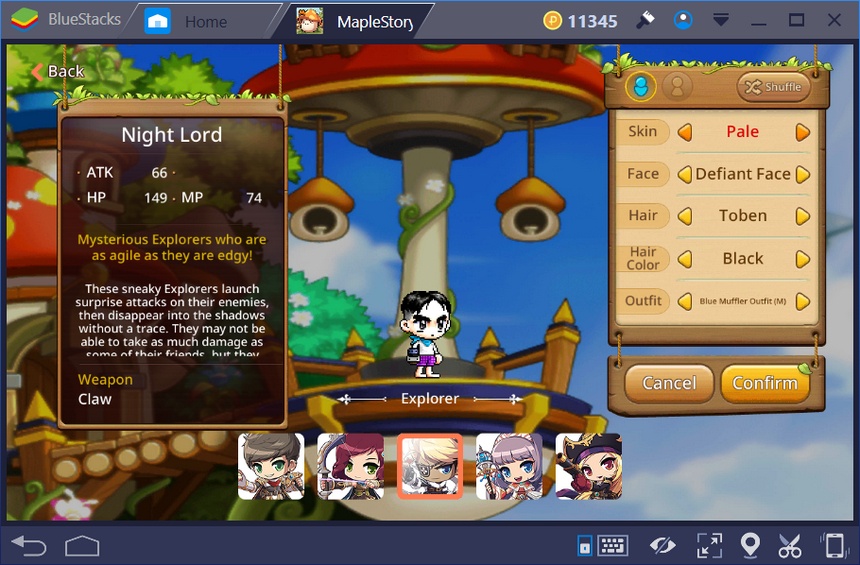Pick the red-haired archer class portrait
The height and width of the screenshot is (565, 860).
coord(350,466)
